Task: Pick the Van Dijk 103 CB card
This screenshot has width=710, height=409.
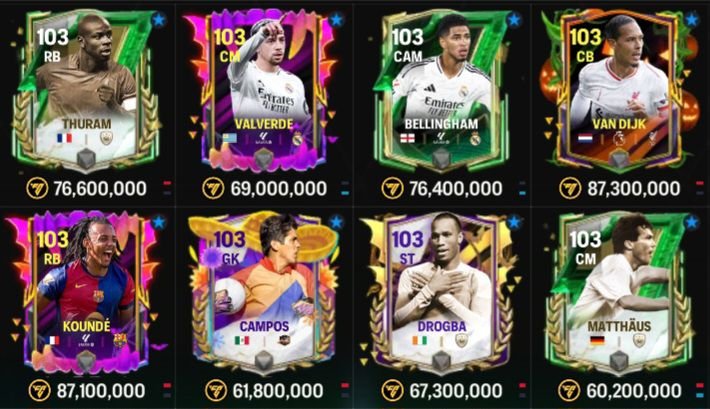Action: pos(620,90)
